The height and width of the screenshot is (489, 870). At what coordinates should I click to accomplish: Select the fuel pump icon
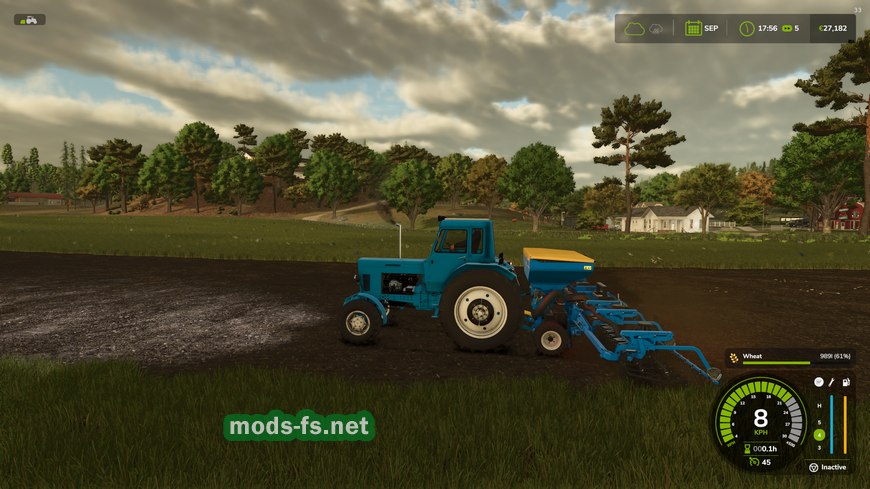pyautogui.click(x=845, y=382)
